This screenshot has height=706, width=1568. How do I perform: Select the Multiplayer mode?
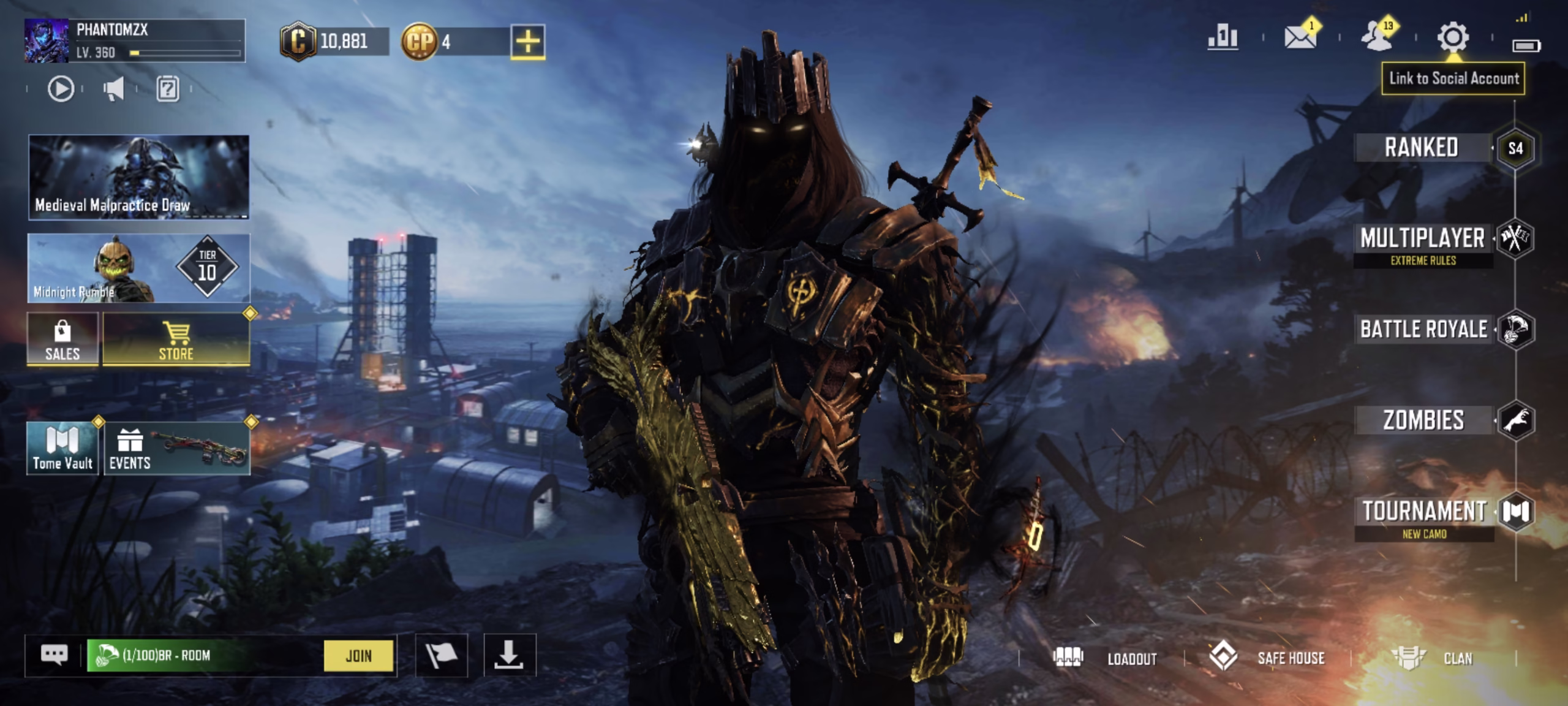[x=1422, y=239]
